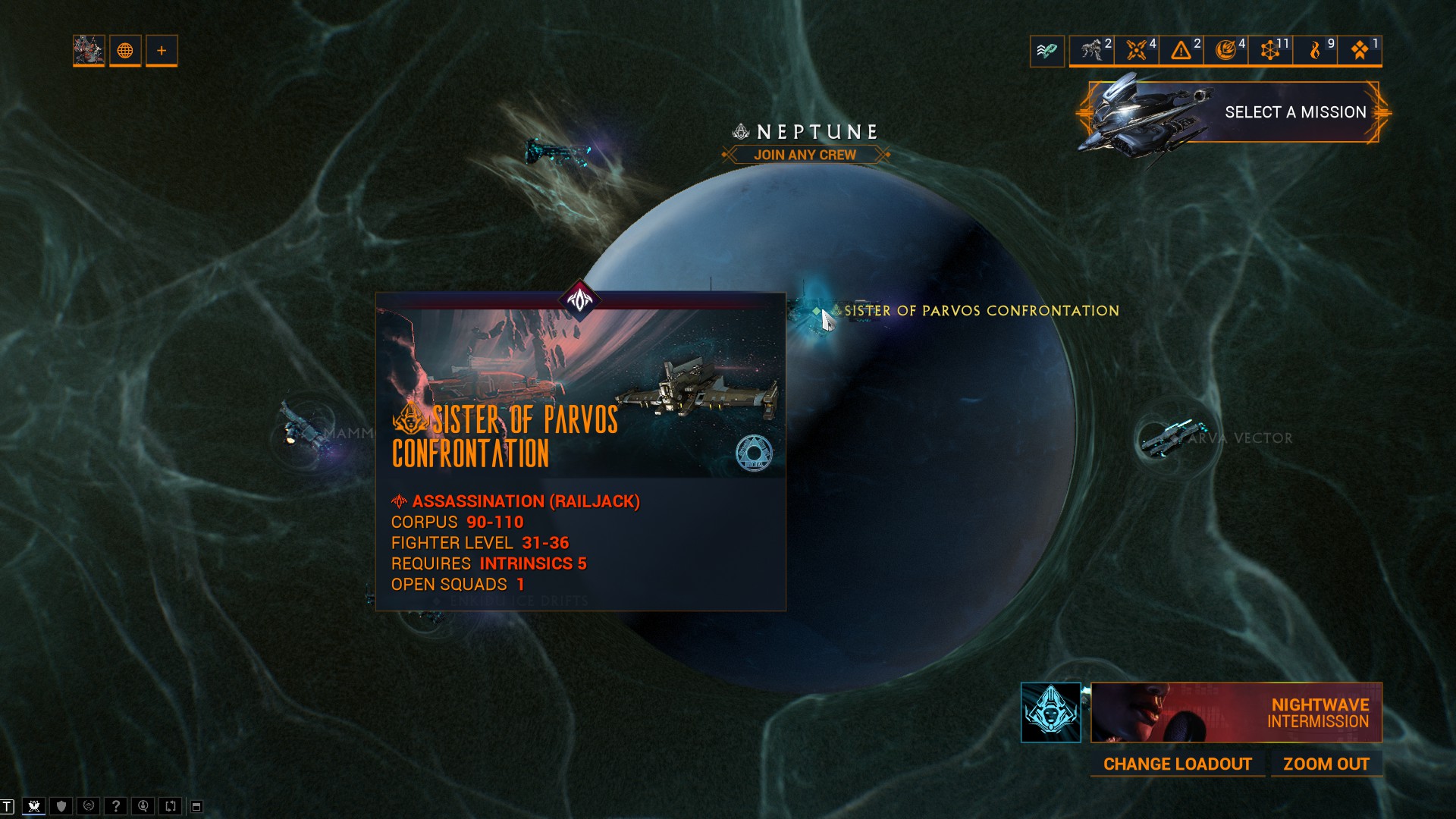Open the question mark help chat tab
This screenshot has height=819, width=1456.
click(x=116, y=806)
